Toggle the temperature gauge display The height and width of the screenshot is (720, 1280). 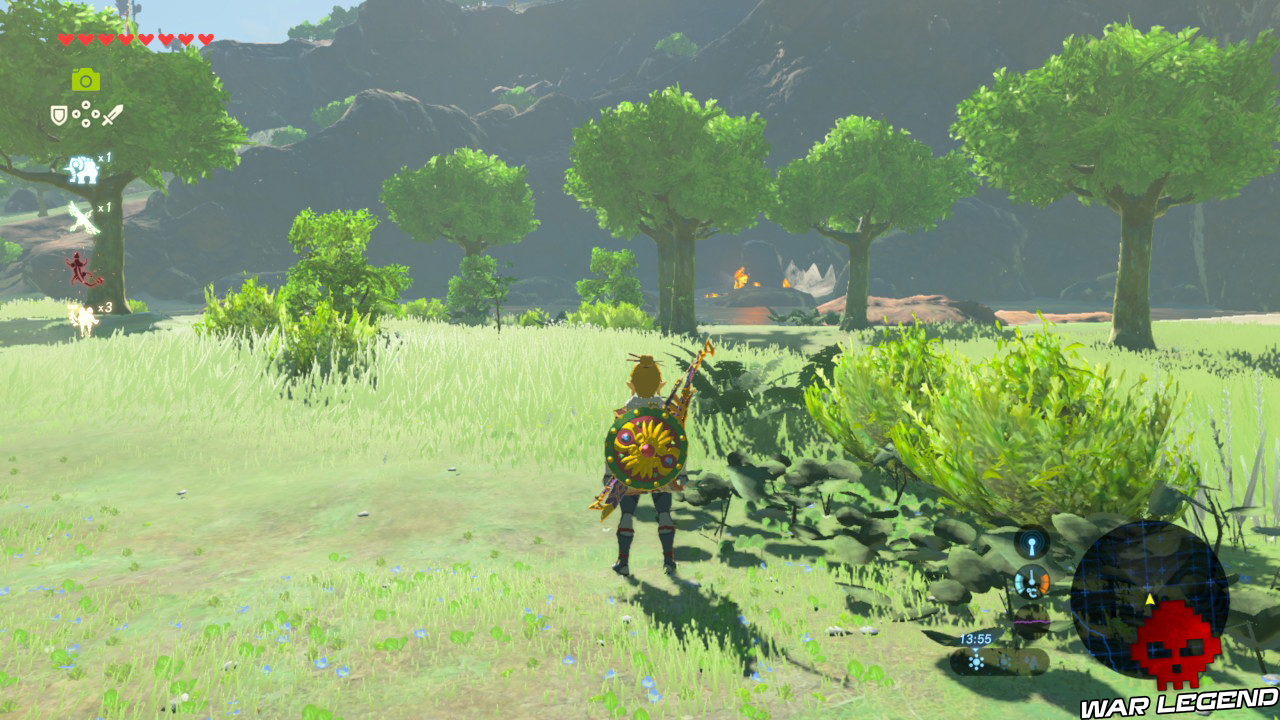tap(1031, 582)
